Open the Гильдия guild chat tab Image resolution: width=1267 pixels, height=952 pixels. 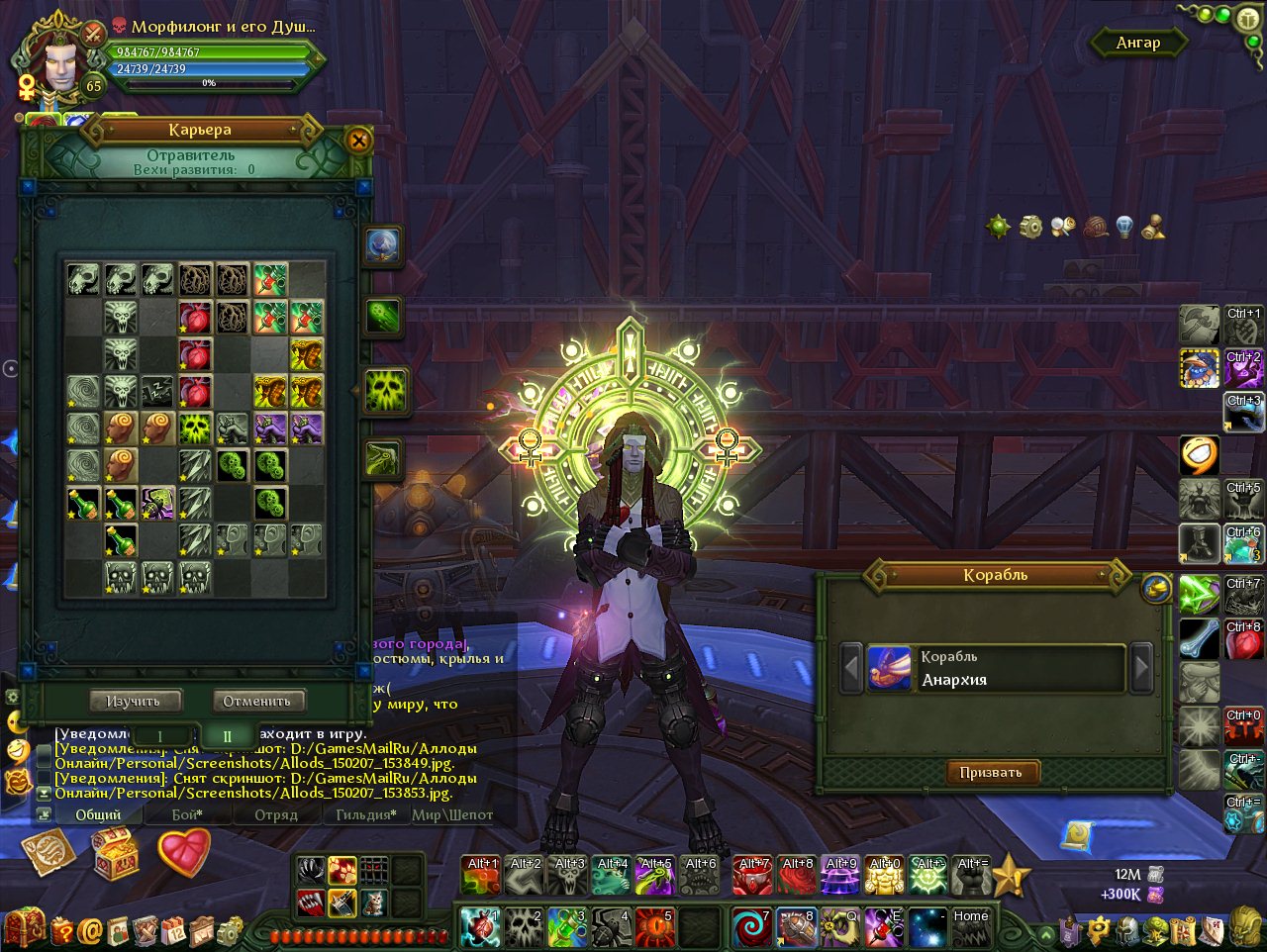pos(365,814)
